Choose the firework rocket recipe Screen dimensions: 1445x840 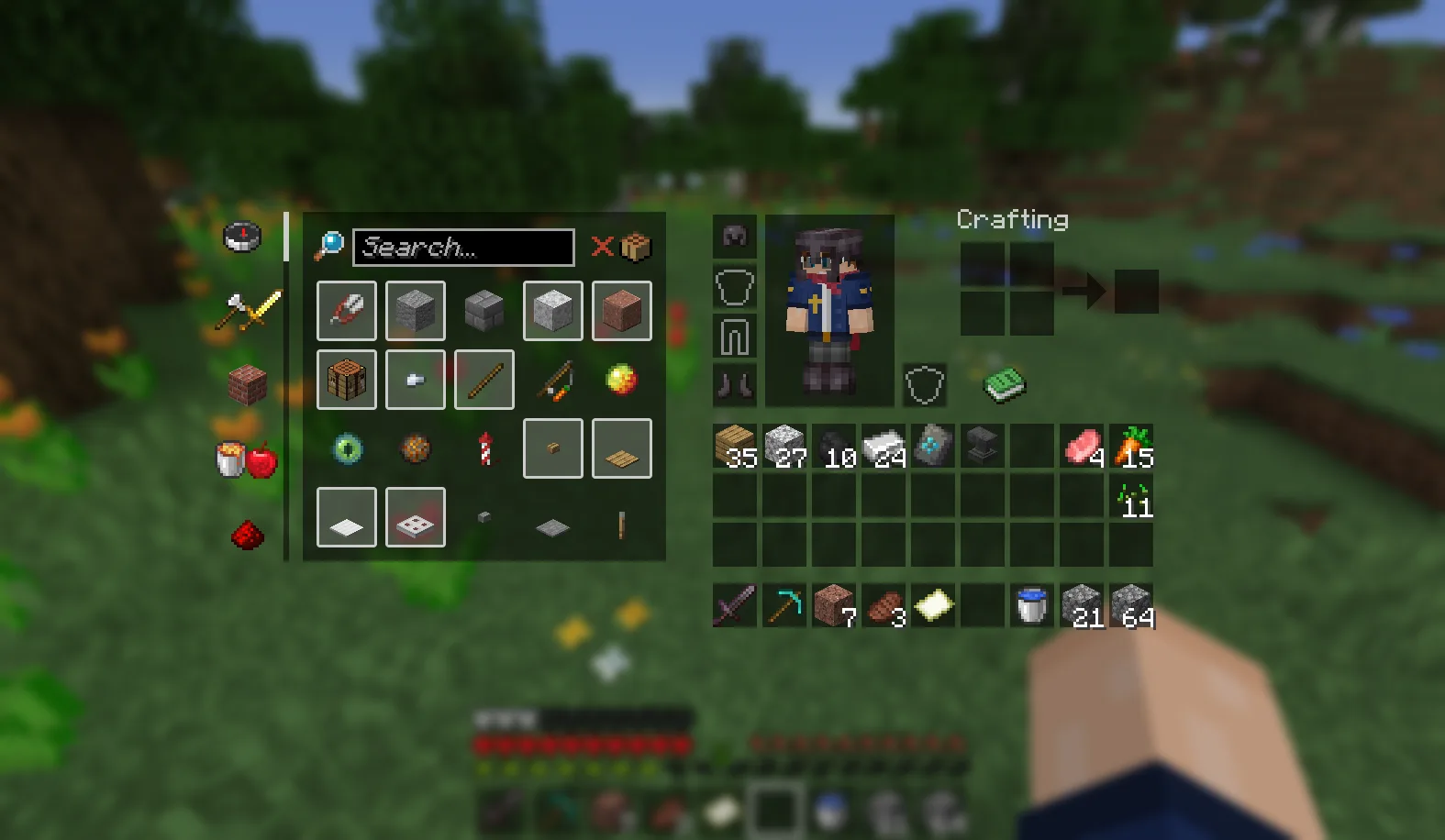click(x=484, y=448)
